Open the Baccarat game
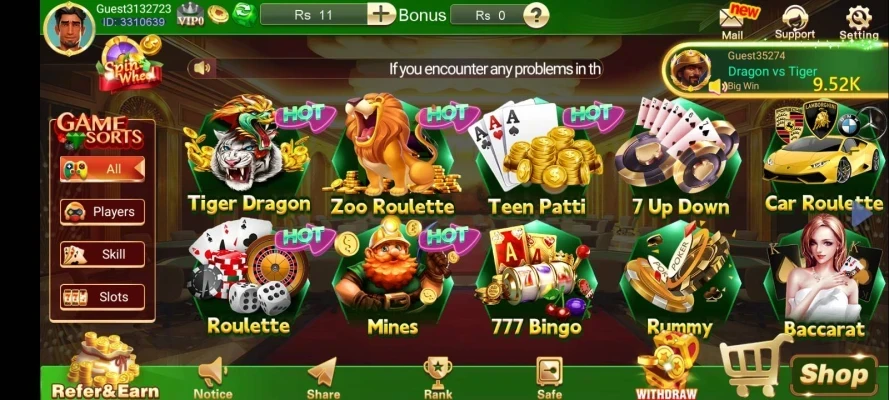 coord(823,278)
